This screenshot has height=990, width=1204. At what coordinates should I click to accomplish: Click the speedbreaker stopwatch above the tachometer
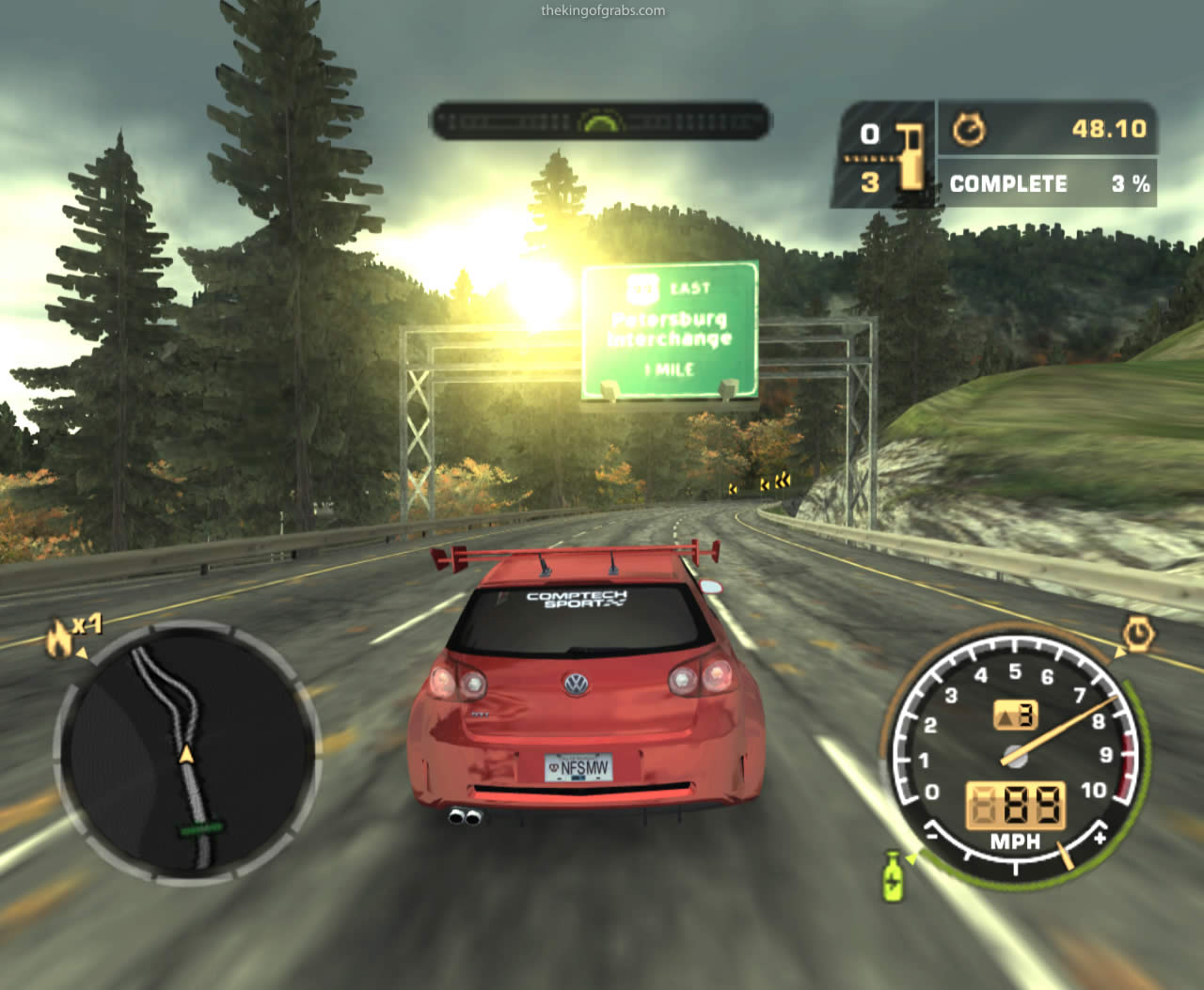[x=1138, y=636]
